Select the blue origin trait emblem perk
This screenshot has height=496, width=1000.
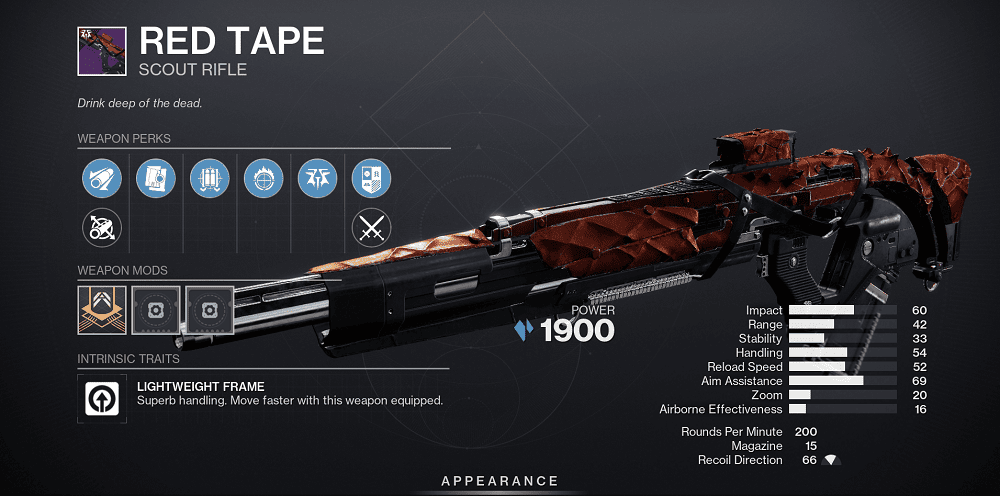[317, 181]
